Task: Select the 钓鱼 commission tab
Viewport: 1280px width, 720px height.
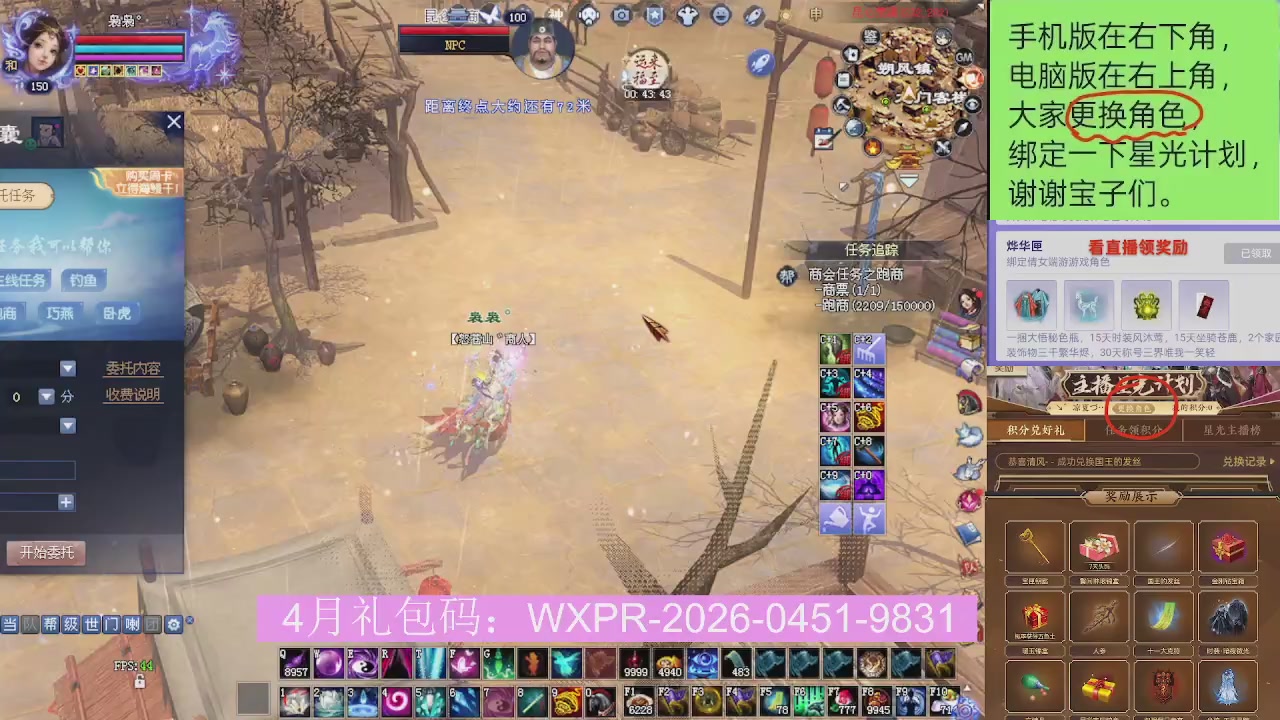Action: [x=85, y=280]
